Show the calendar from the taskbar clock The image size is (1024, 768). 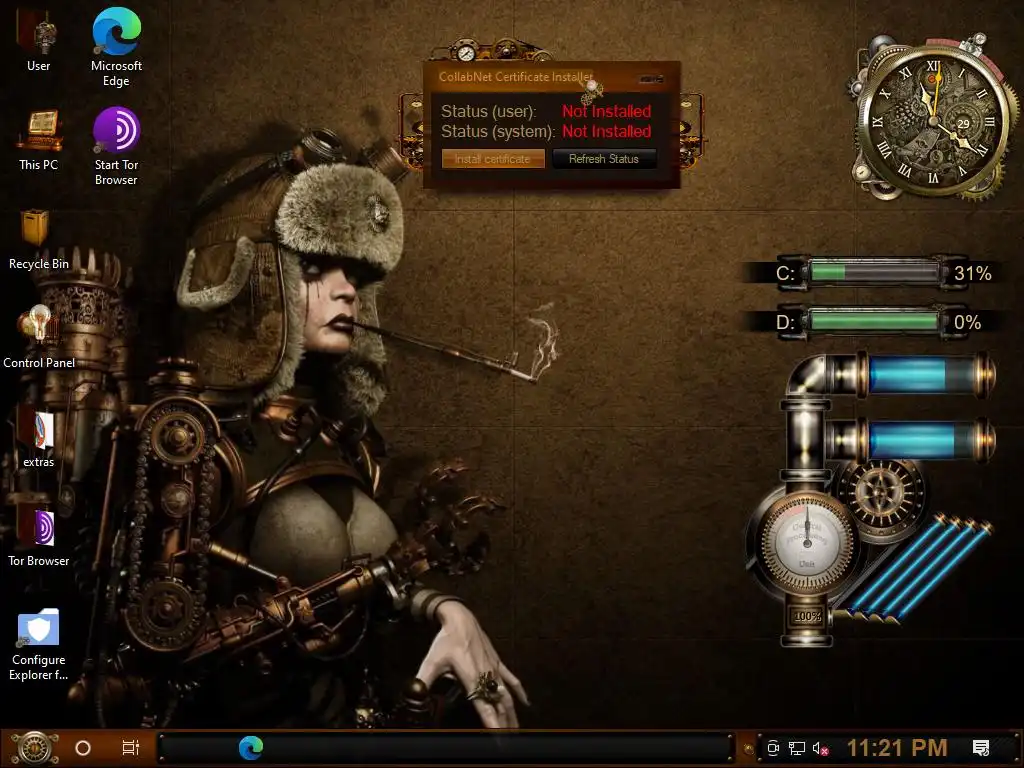pyautogui.click(x=897, y=747)
